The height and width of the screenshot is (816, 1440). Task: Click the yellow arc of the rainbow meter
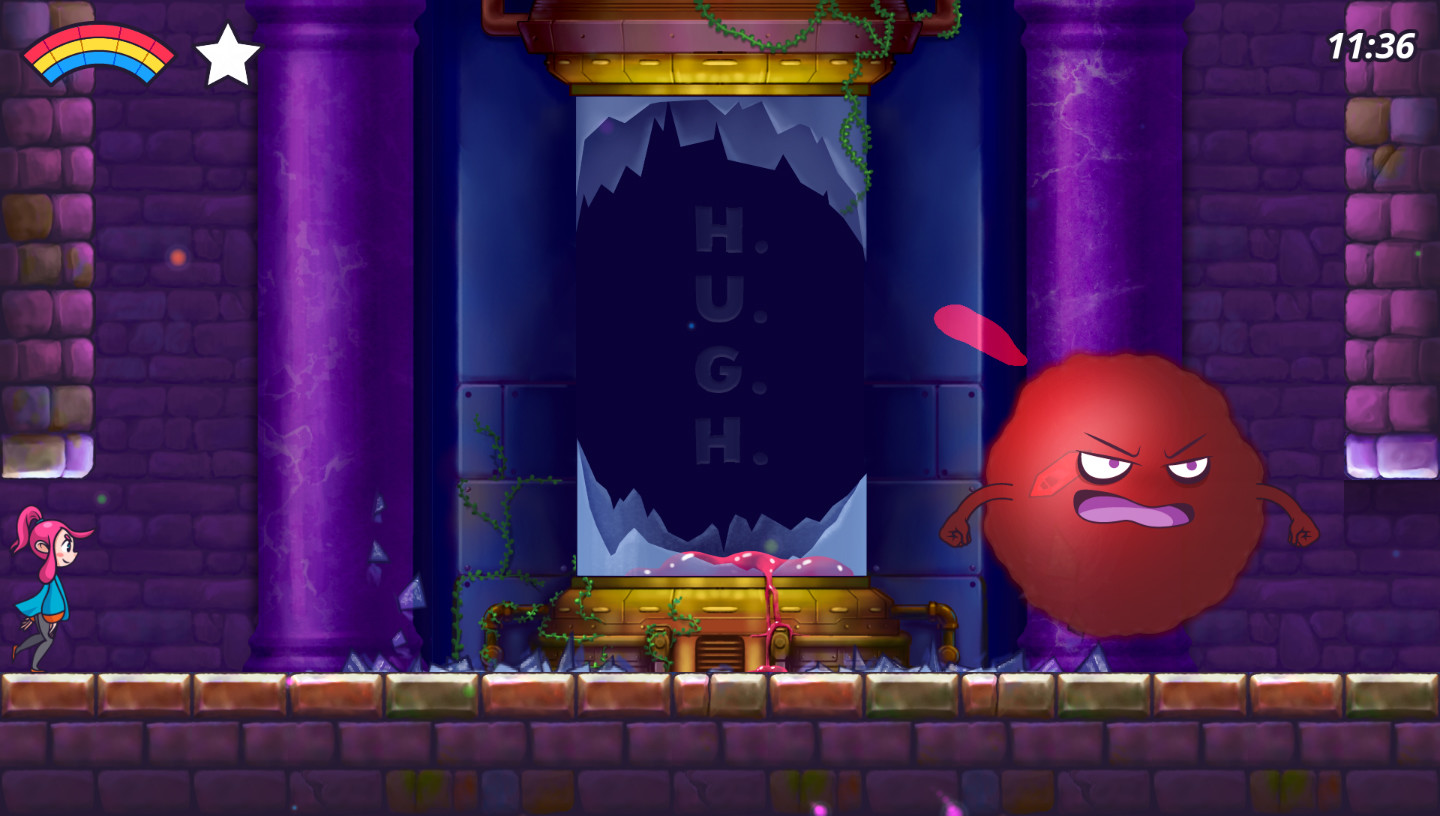tap(97, 45)
